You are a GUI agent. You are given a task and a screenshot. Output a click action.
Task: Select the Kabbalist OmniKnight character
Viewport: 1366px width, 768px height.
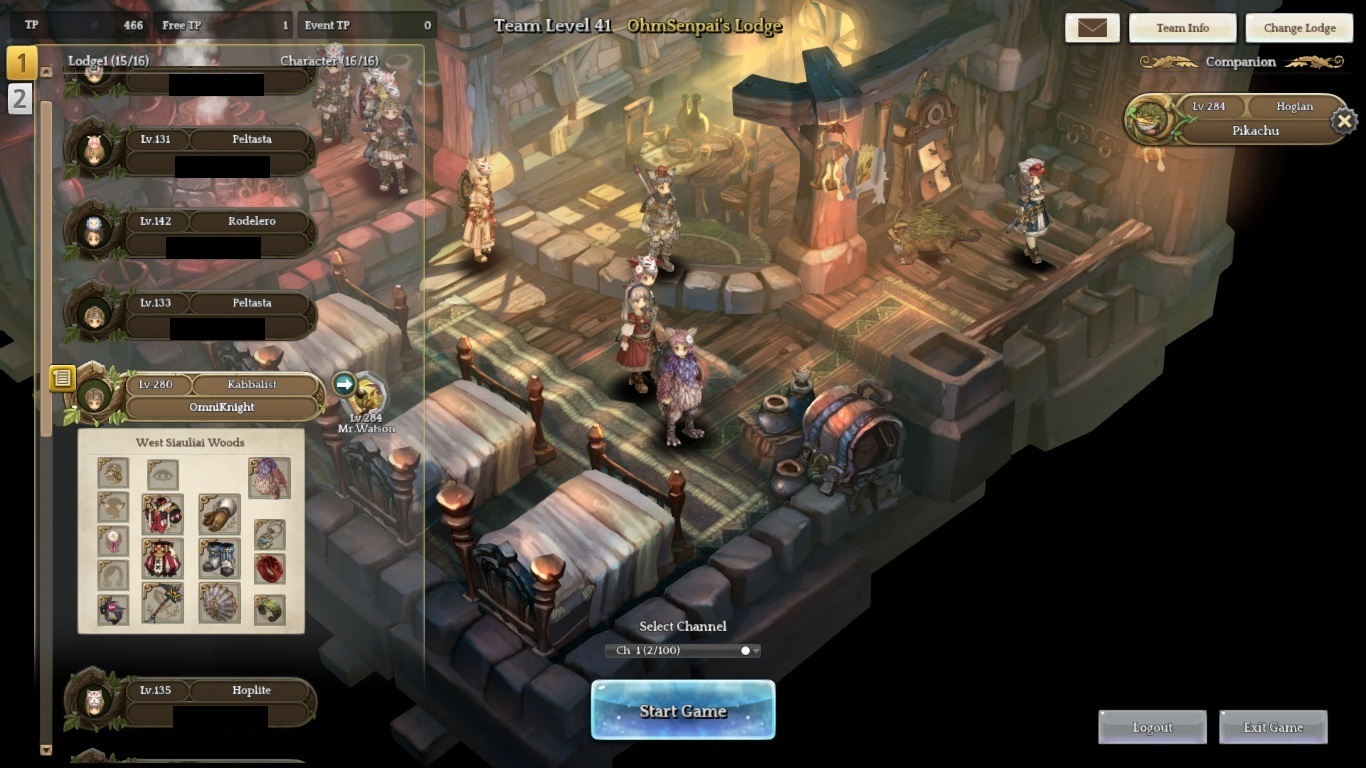[220, 396]
